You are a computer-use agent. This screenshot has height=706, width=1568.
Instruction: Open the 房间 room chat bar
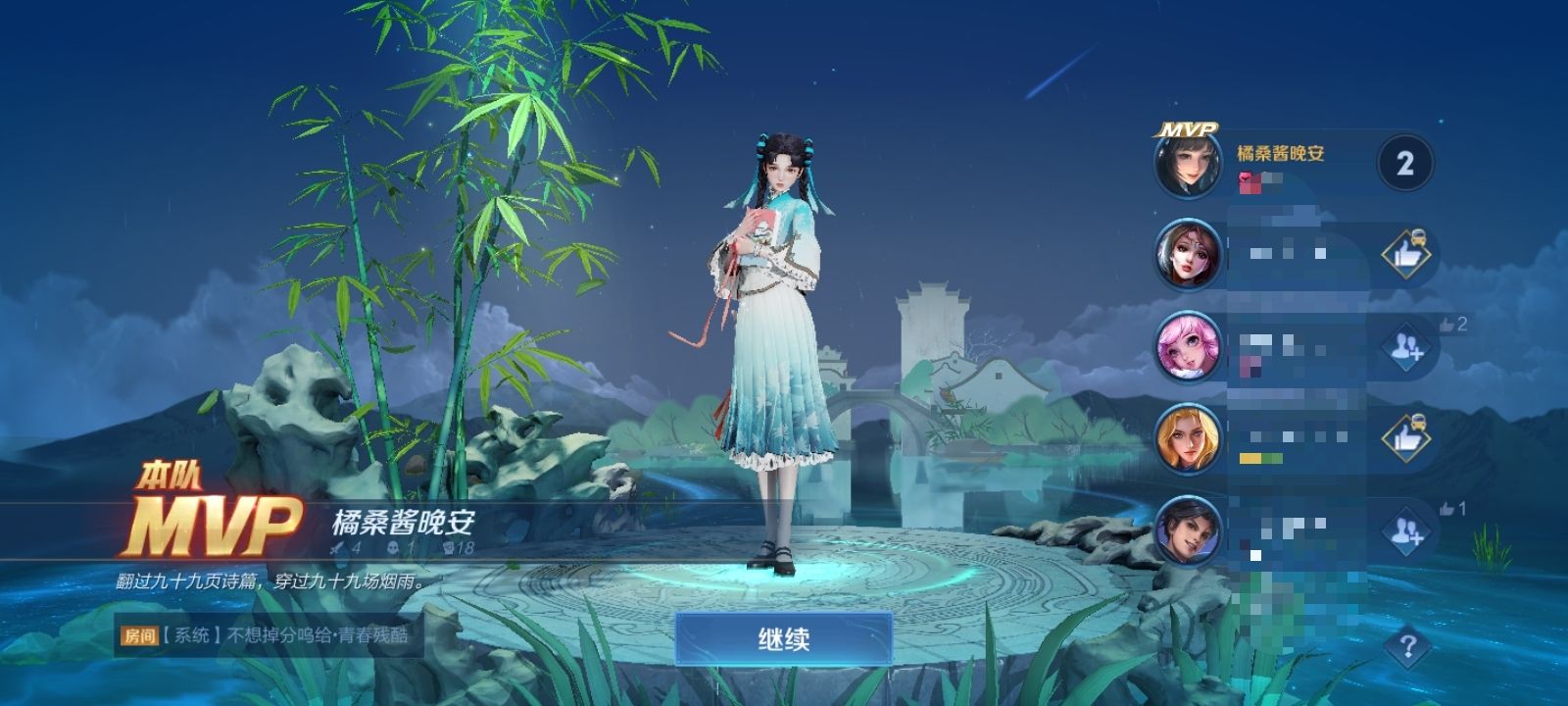tap(265, 635)
